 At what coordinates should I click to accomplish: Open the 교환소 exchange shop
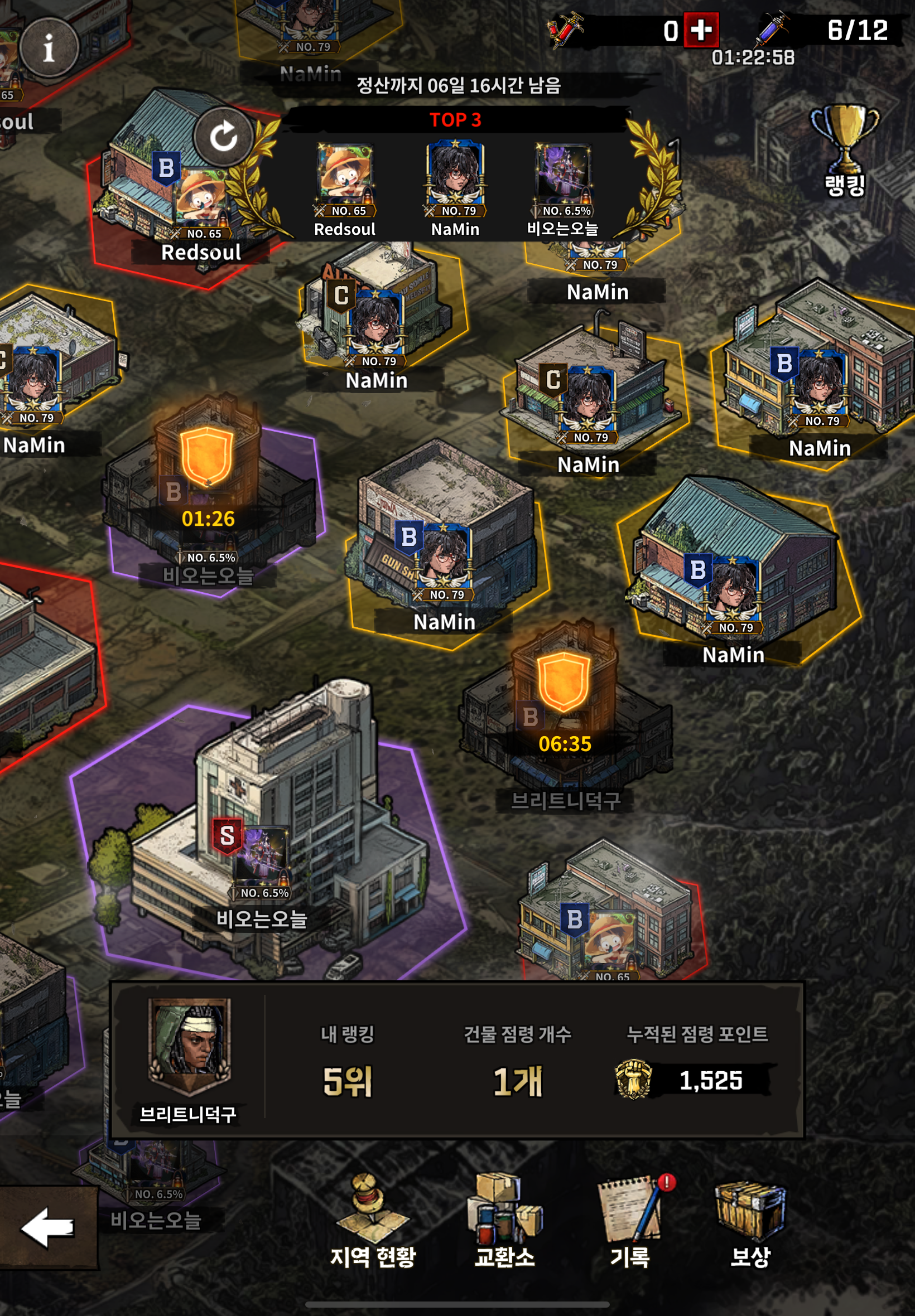tap(504, 1220)
